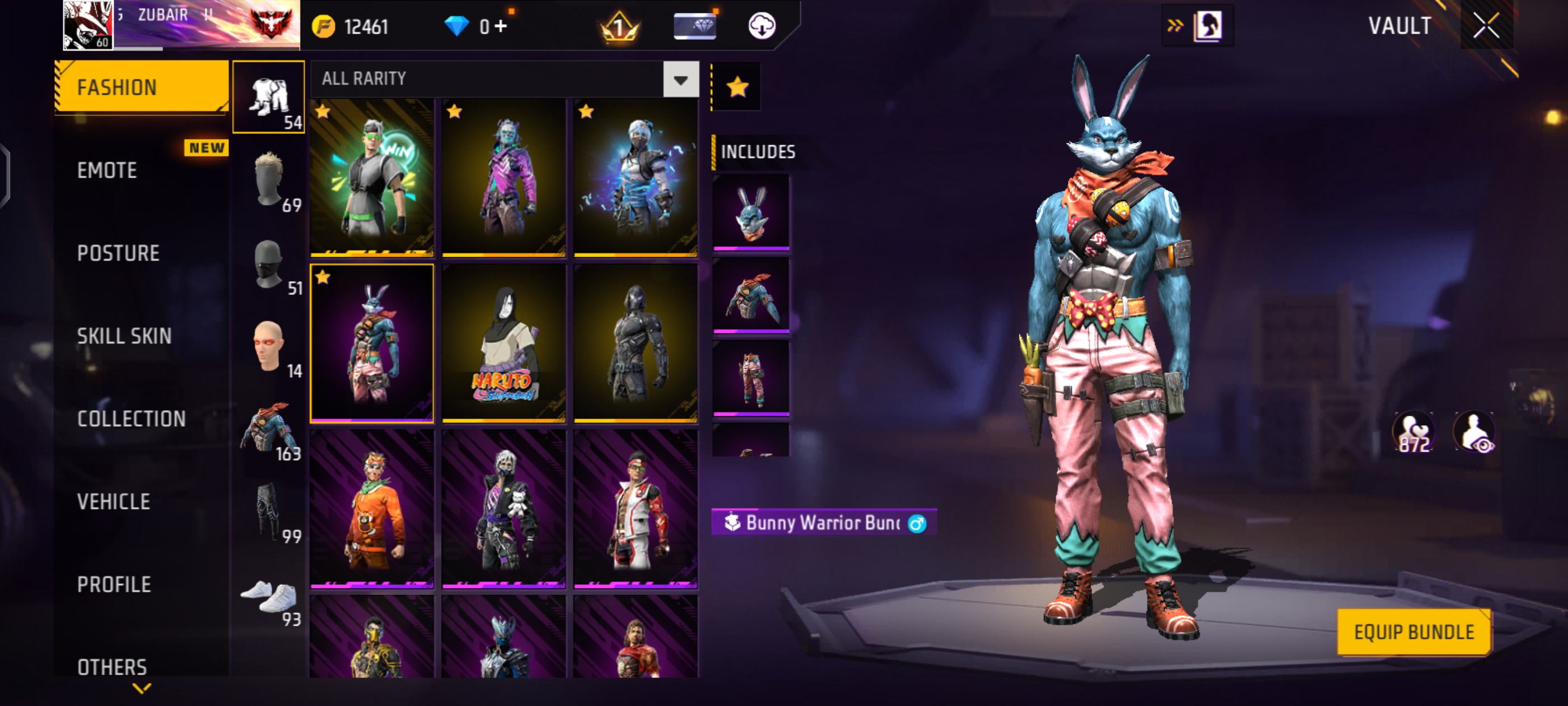Screen dimensions: 1568x706
Task: Select the Skill Skin tab
Action: pyautogui.click(x=124, y=336)
